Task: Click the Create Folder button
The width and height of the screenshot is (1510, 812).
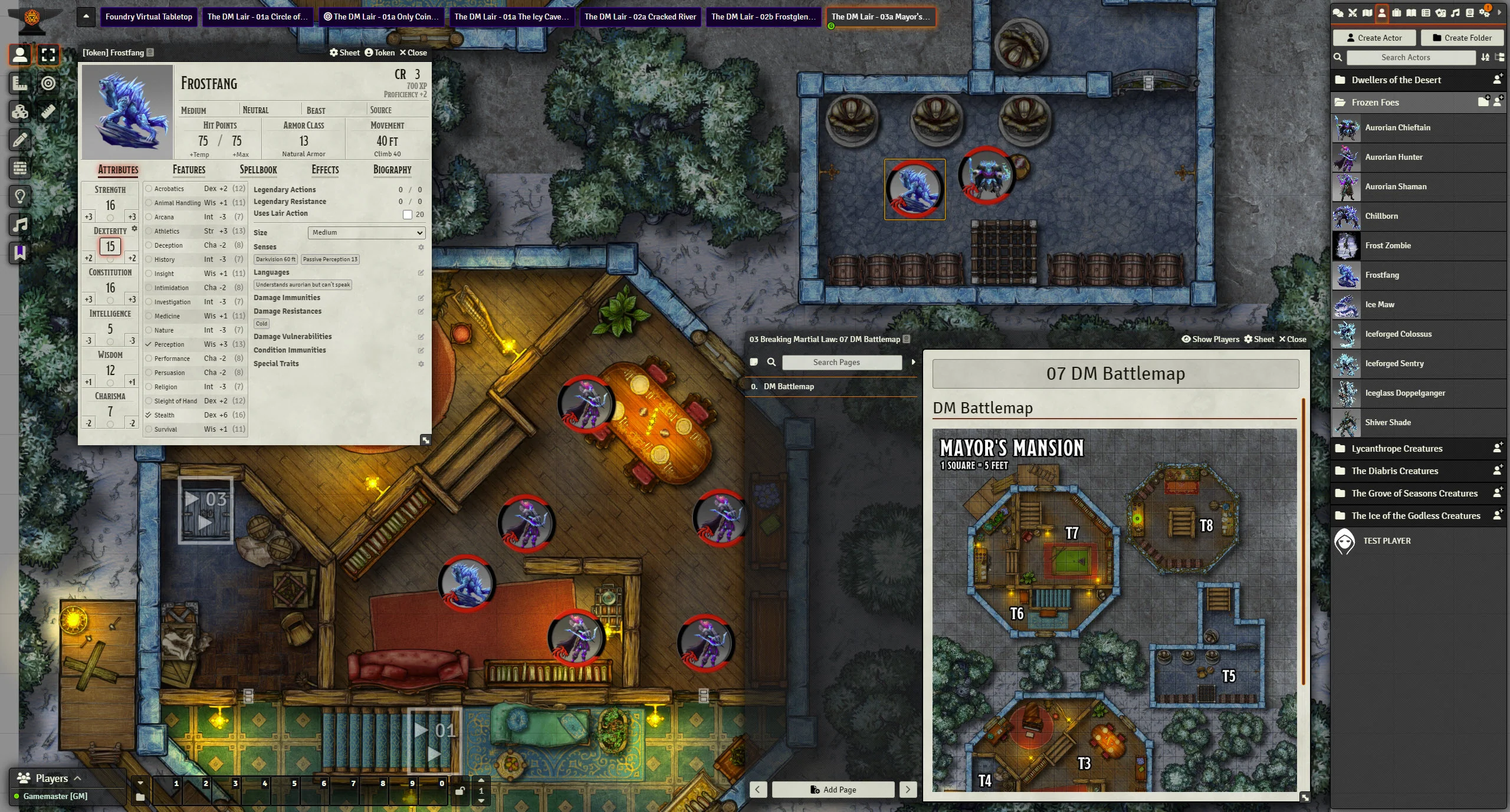Action: coord(1462,38)
